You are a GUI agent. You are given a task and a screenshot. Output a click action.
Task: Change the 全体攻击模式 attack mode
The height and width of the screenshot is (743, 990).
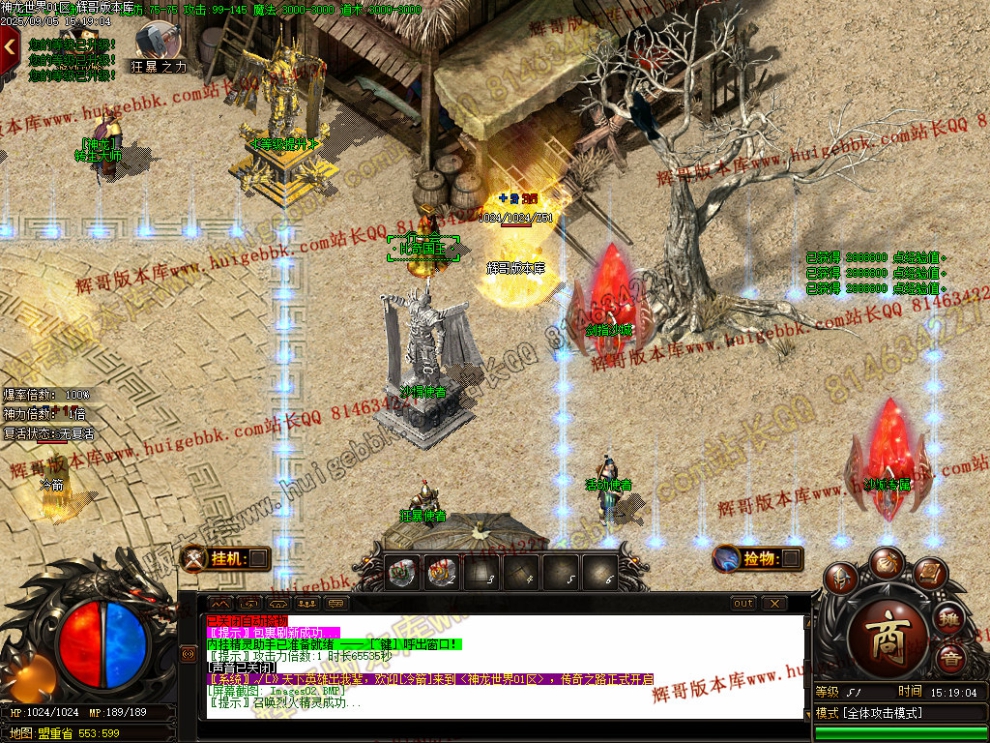point(870,713)
